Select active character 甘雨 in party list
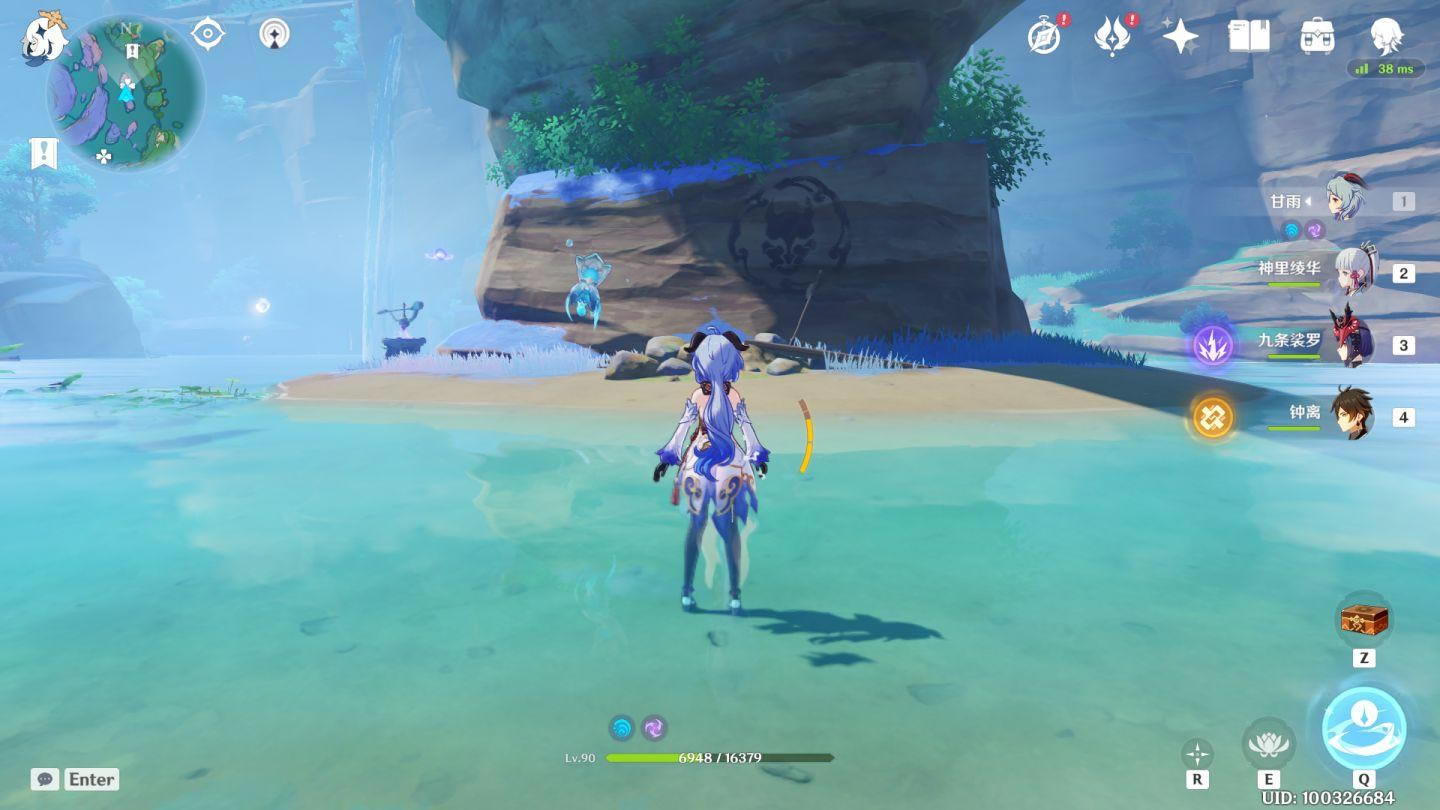 coord(1346,201)
